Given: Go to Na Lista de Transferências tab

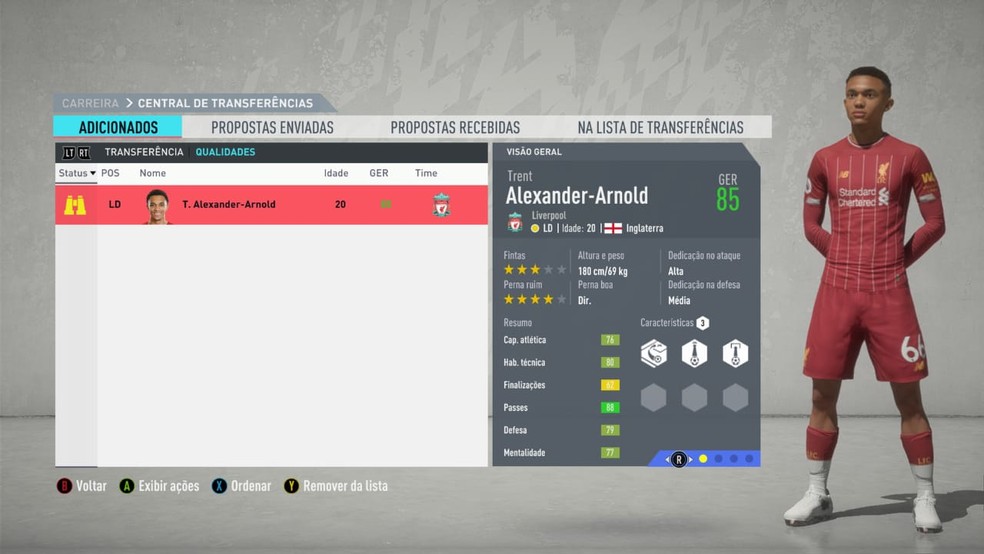Looking at the screenshot, I should click(660, 127).
